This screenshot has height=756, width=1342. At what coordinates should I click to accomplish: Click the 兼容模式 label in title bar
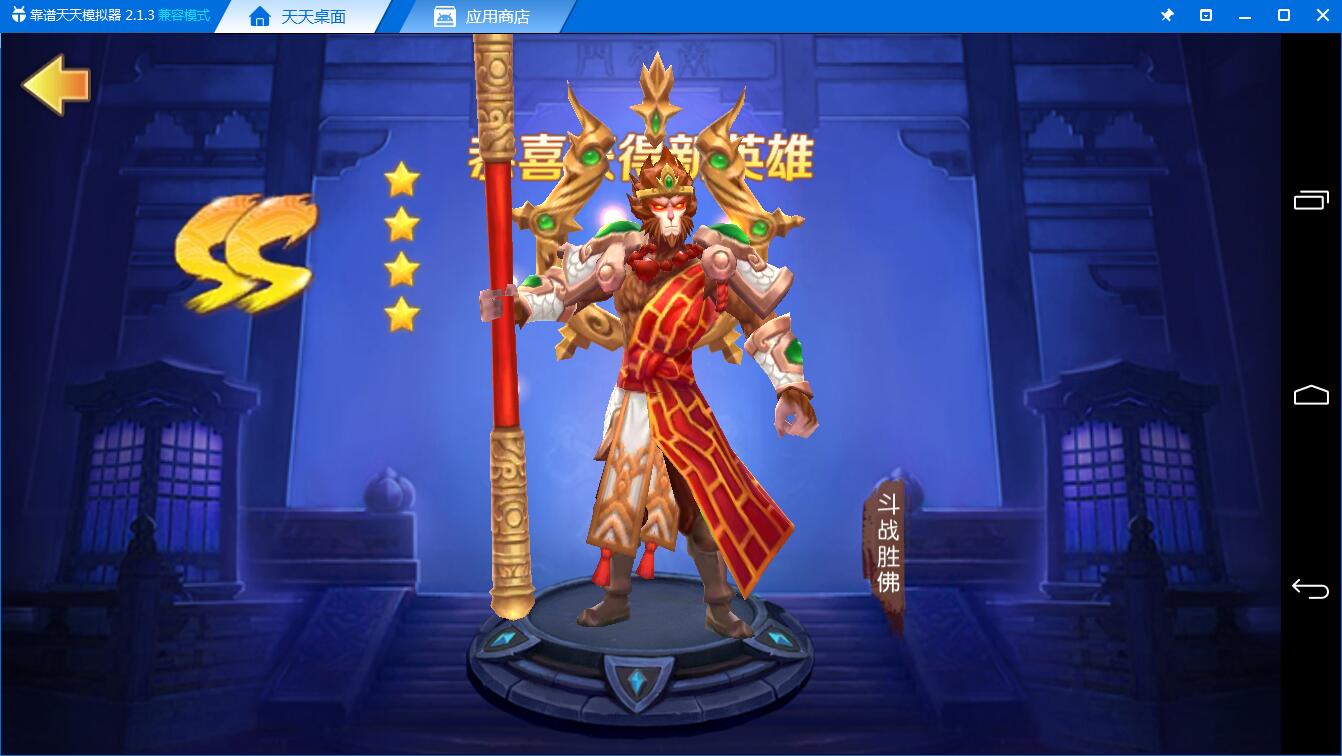coord(183,16)
